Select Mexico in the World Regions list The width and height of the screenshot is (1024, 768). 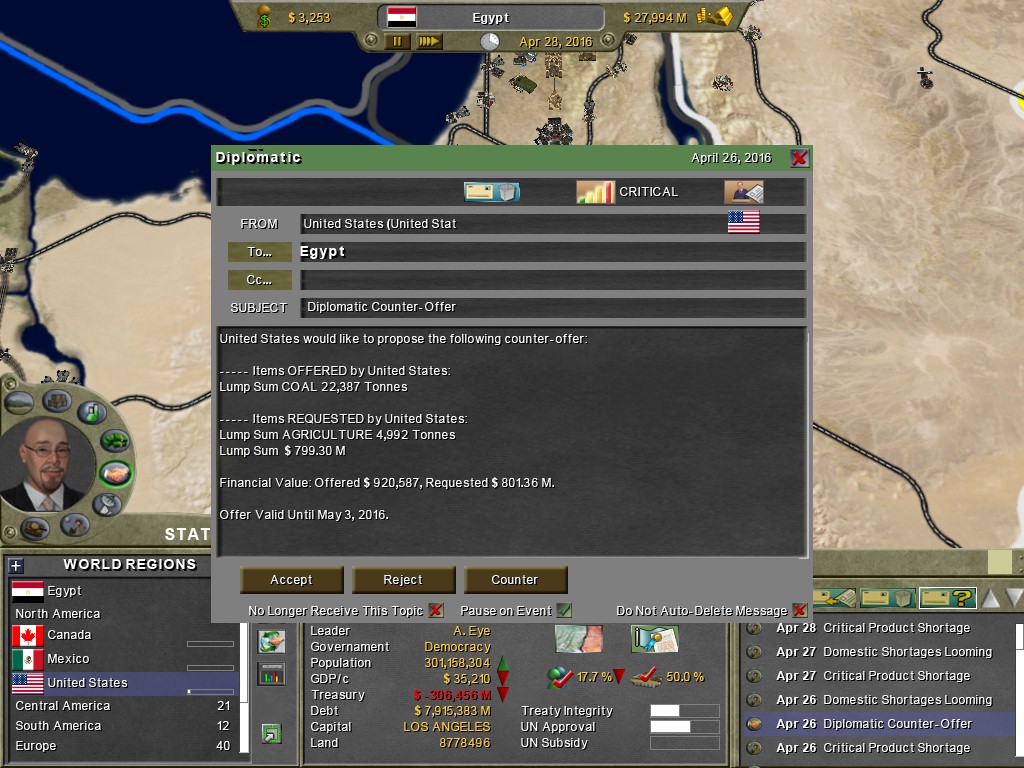tap(68, 659)
